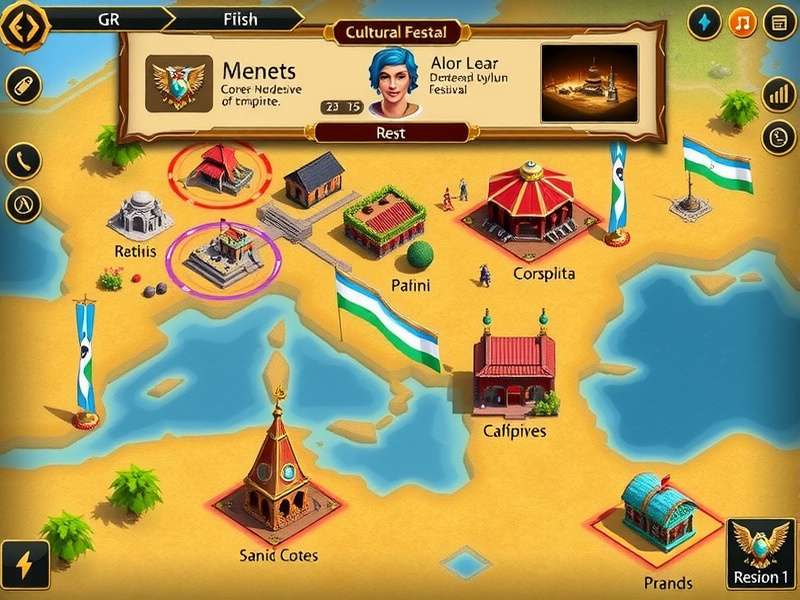The image size is (800, 600).
Task: Select the Menets winged crest emblem
Action: [x=178, y=83]
